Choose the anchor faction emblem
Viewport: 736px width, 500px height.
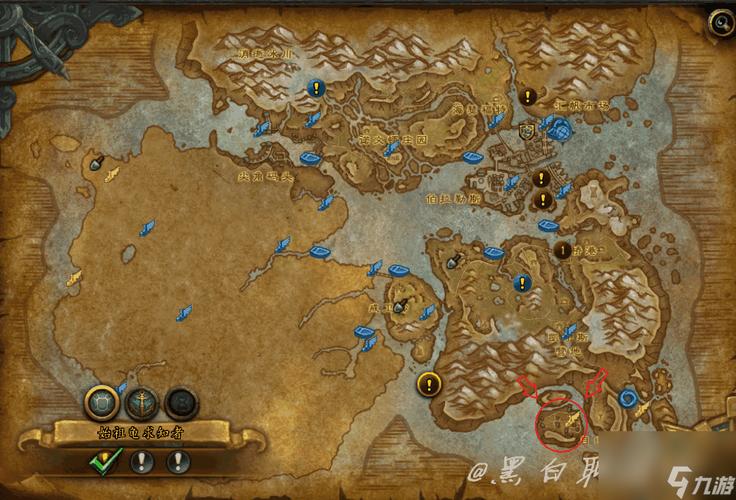(x=142, y=402)
